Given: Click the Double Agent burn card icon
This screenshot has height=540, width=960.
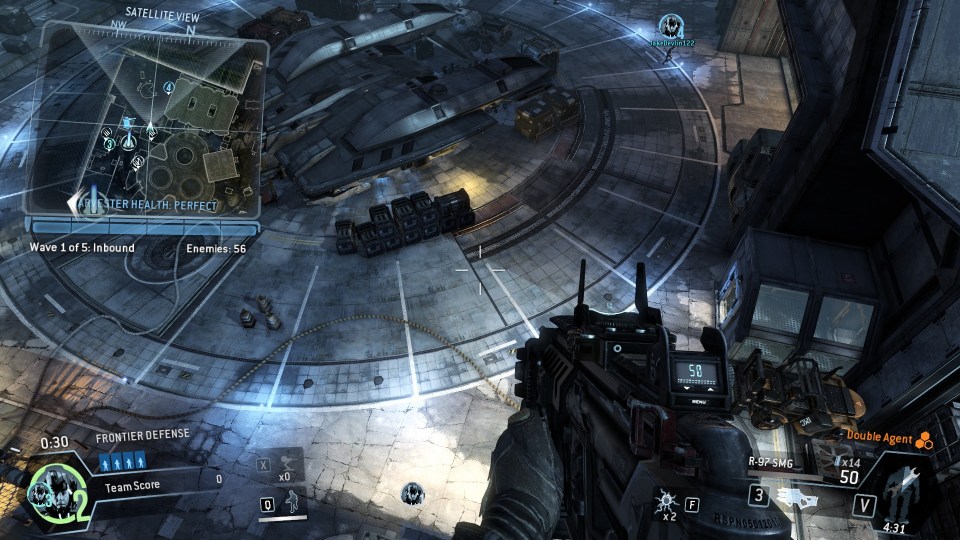Looking at the screenshot, I should 925,437.
